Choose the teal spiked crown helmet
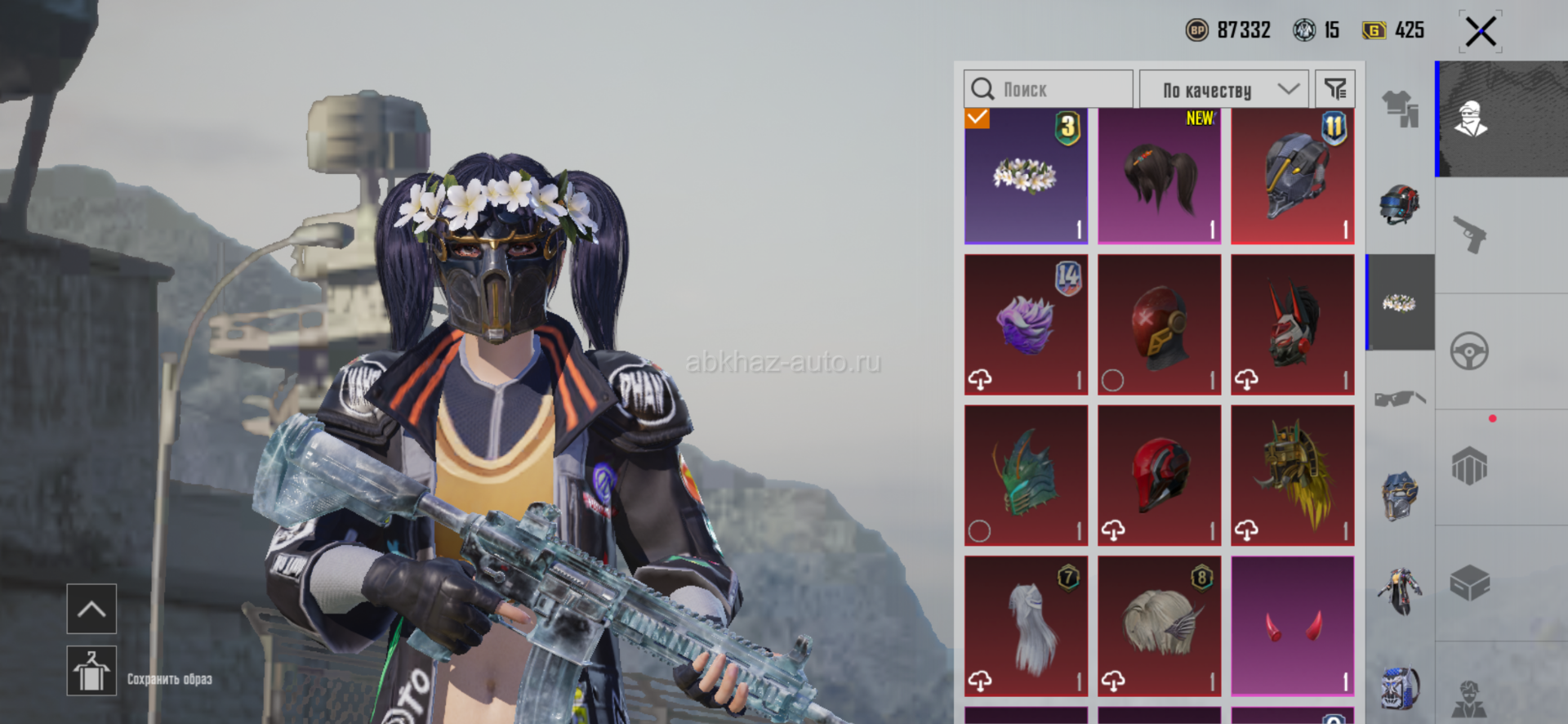This screenshot has height=724, width=1568. (1026, 476)
